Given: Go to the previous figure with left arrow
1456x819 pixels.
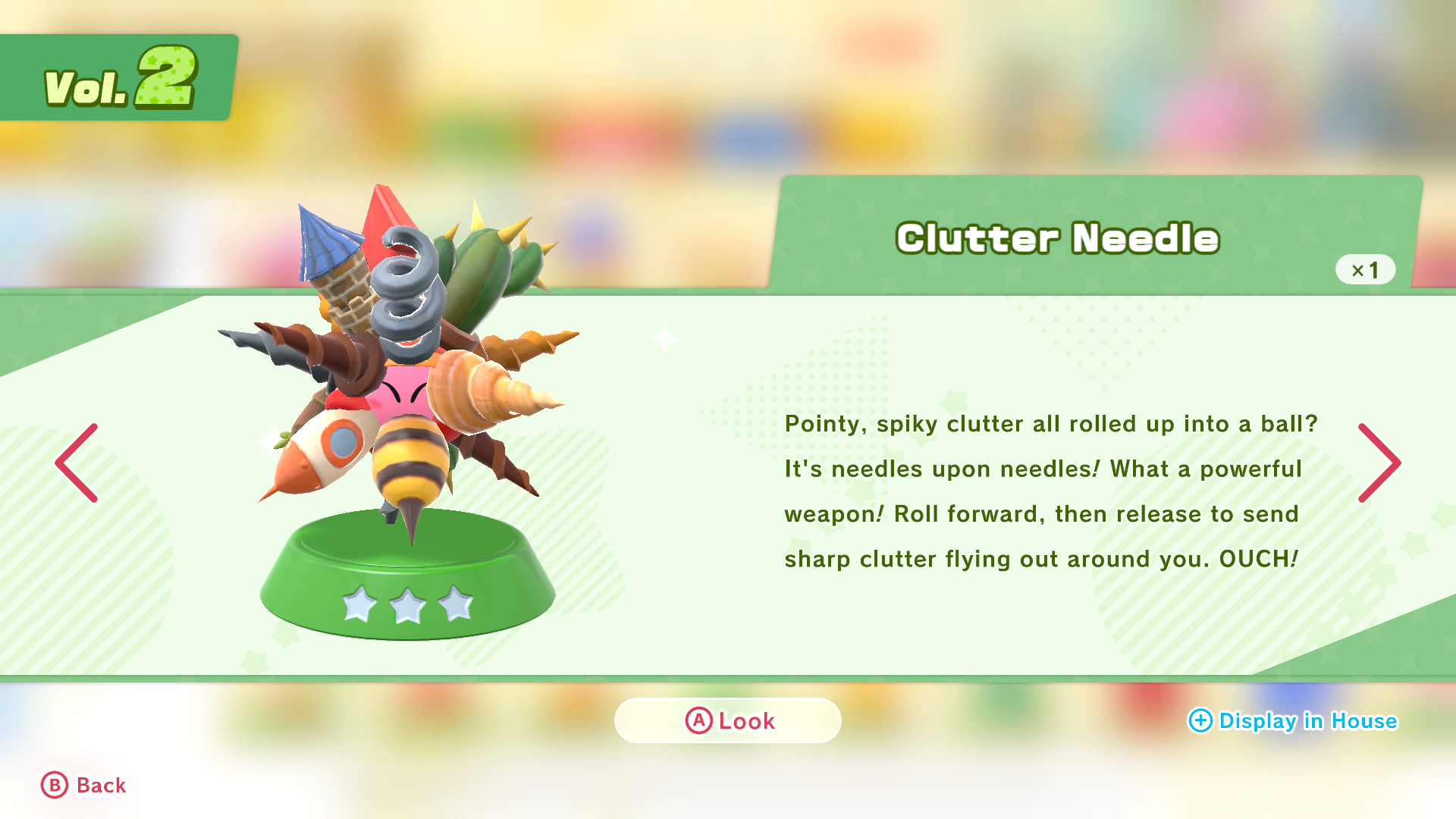Looking at the screenshot, I should click(77, 463).
